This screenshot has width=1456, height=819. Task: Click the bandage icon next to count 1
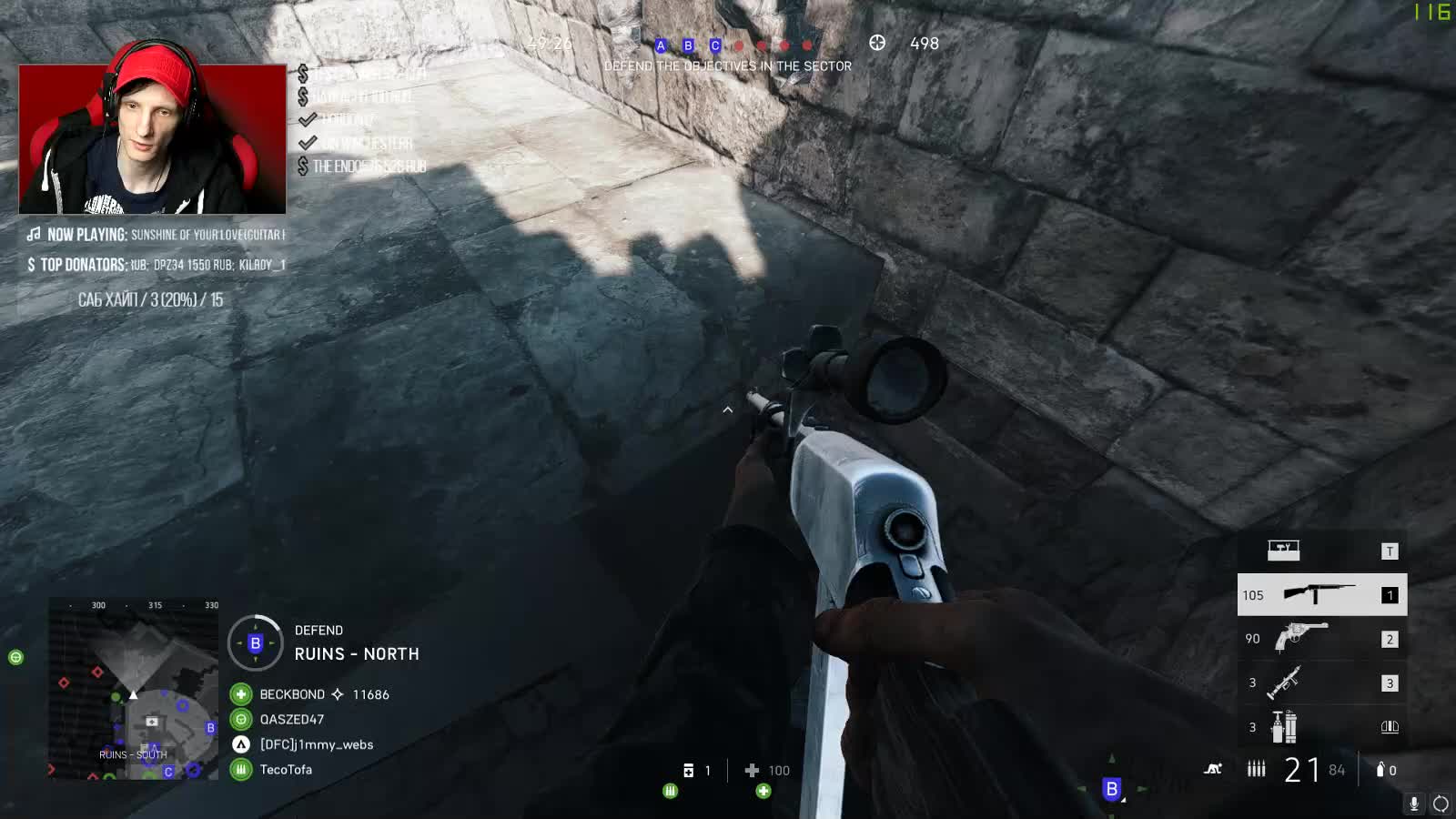point(687,770)
